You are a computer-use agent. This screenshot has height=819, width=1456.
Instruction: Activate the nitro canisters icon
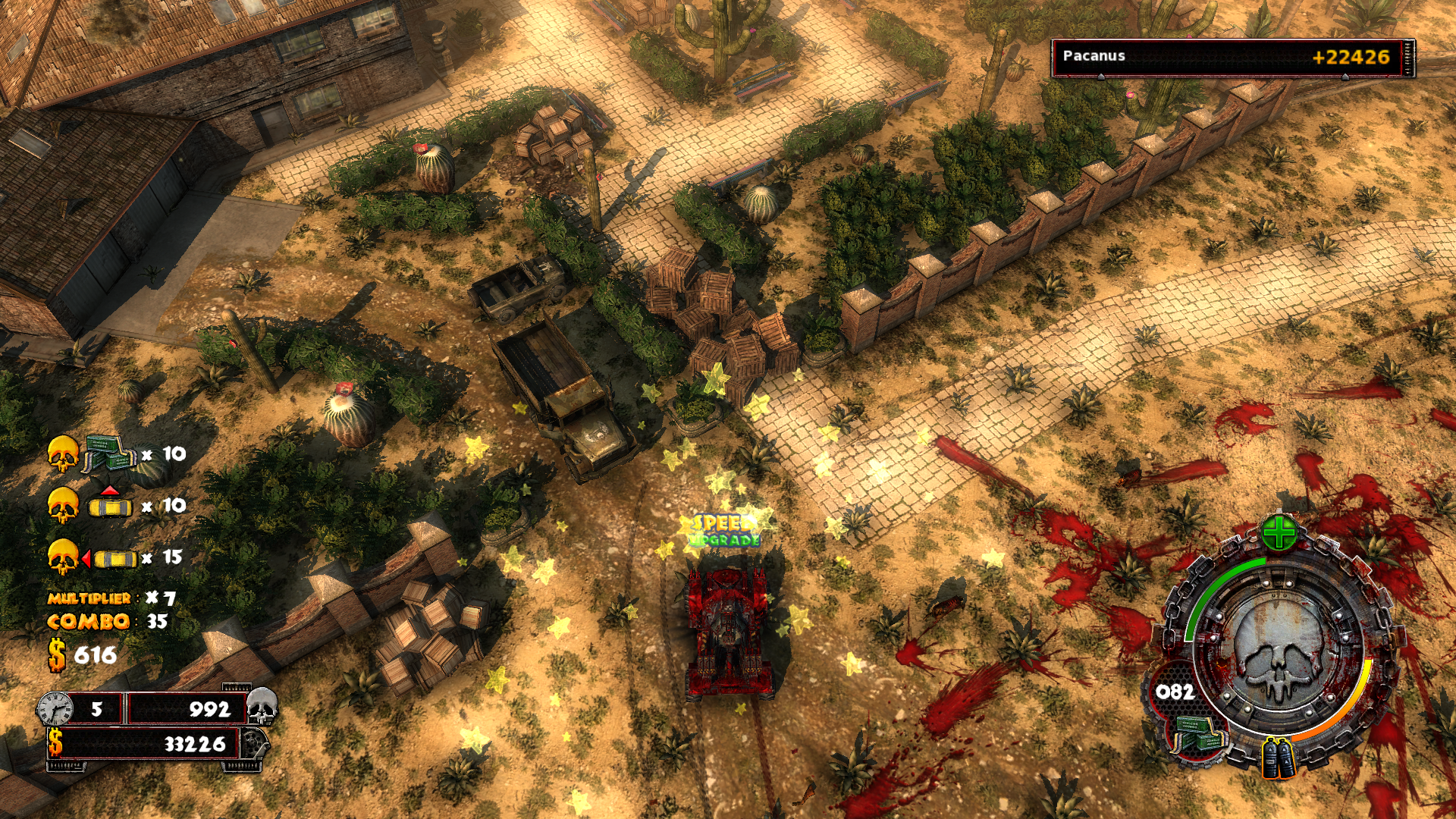1279,759
